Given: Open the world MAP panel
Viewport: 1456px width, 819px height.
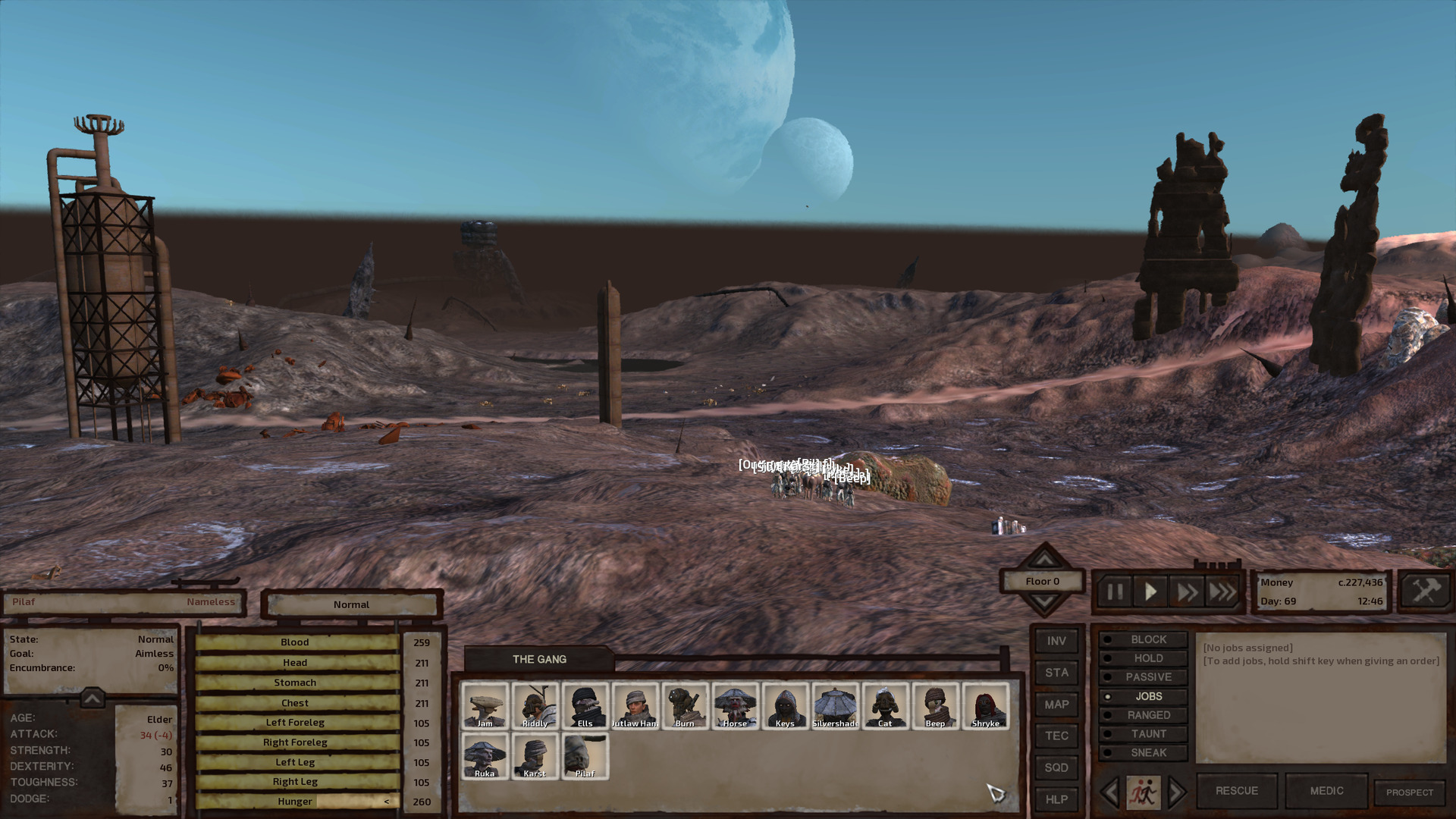Looking at the screenshot, I should [1056, 704].
